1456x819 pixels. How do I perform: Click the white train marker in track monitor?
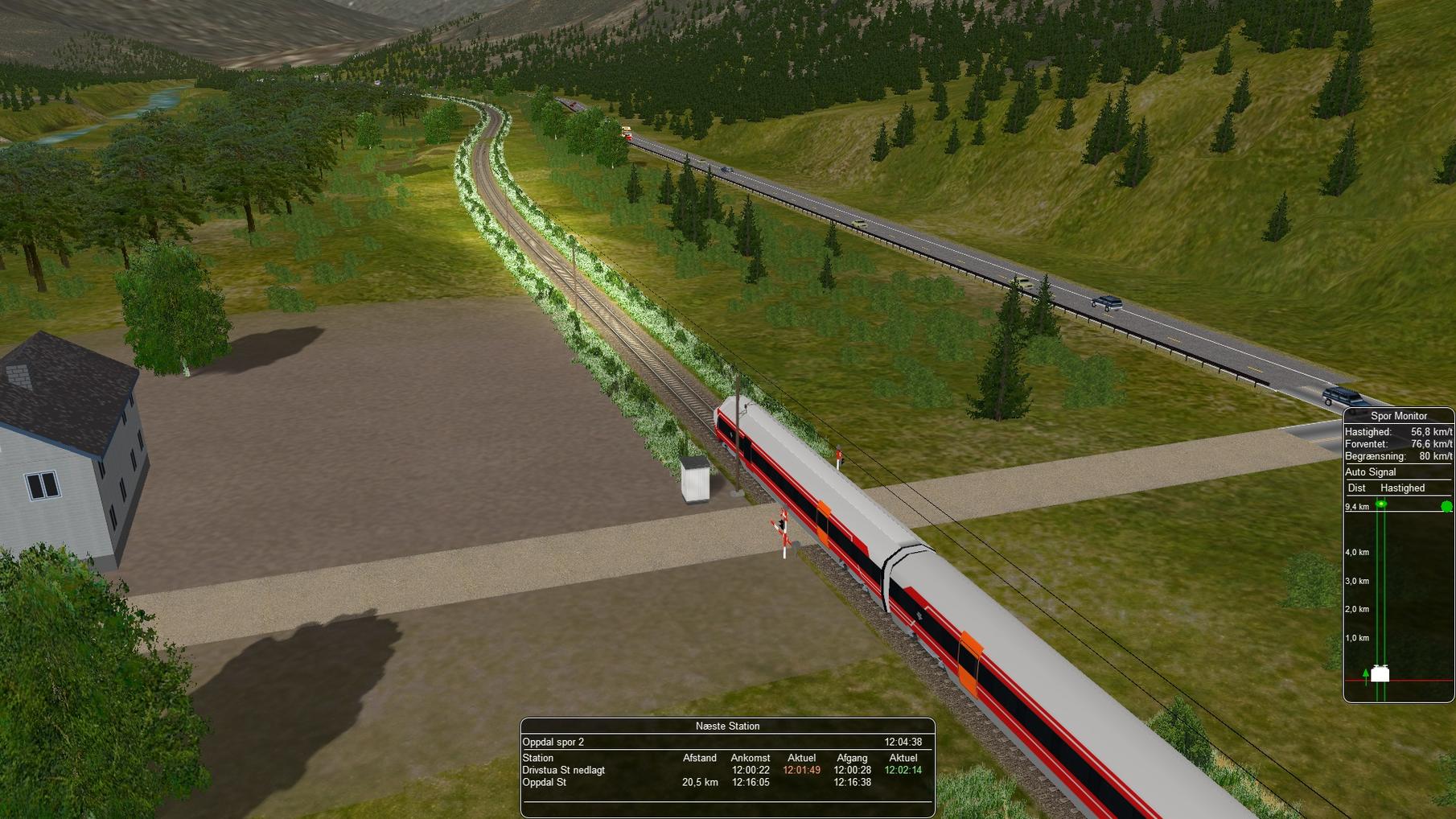(1380, 674)
